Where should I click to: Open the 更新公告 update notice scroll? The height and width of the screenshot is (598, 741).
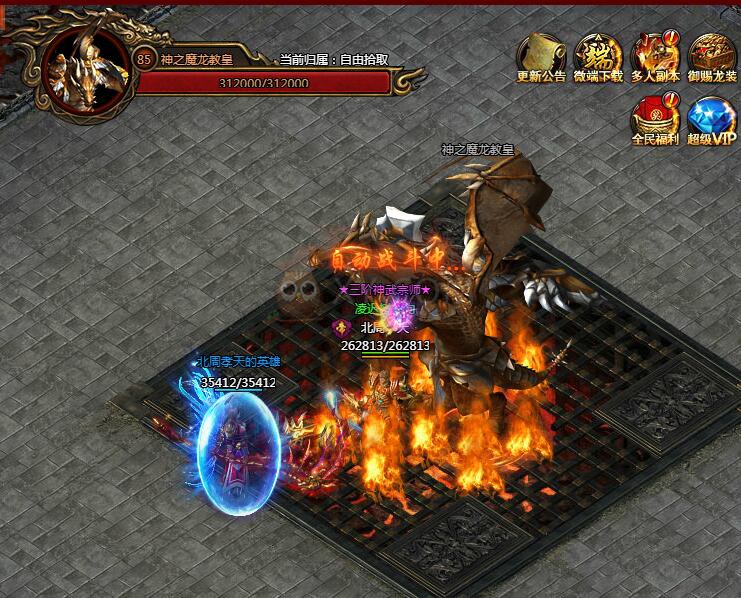coord(541,56)
